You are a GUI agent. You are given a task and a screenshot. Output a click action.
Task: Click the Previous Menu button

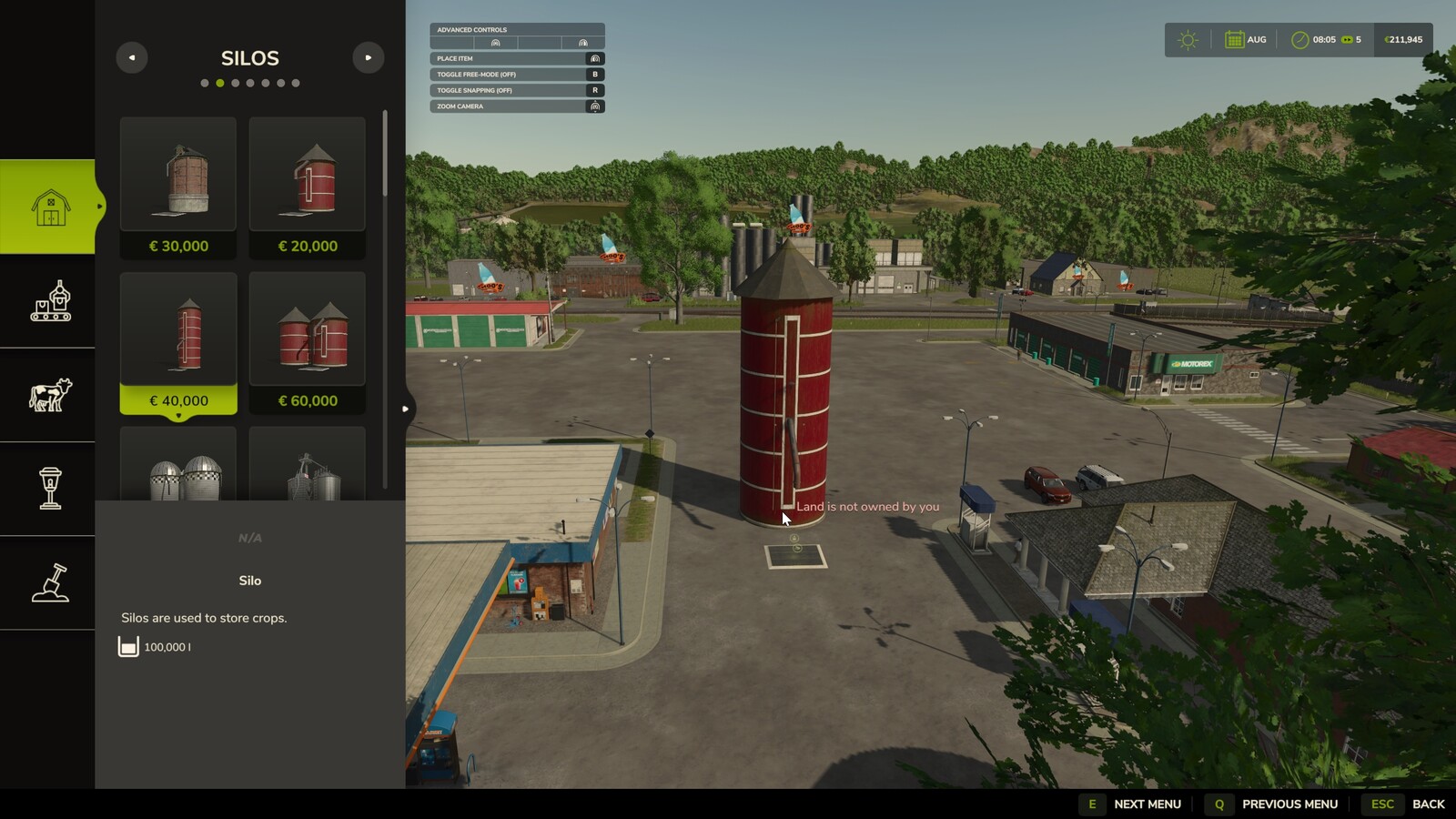pyautogui.click(x=1272, y=804)
